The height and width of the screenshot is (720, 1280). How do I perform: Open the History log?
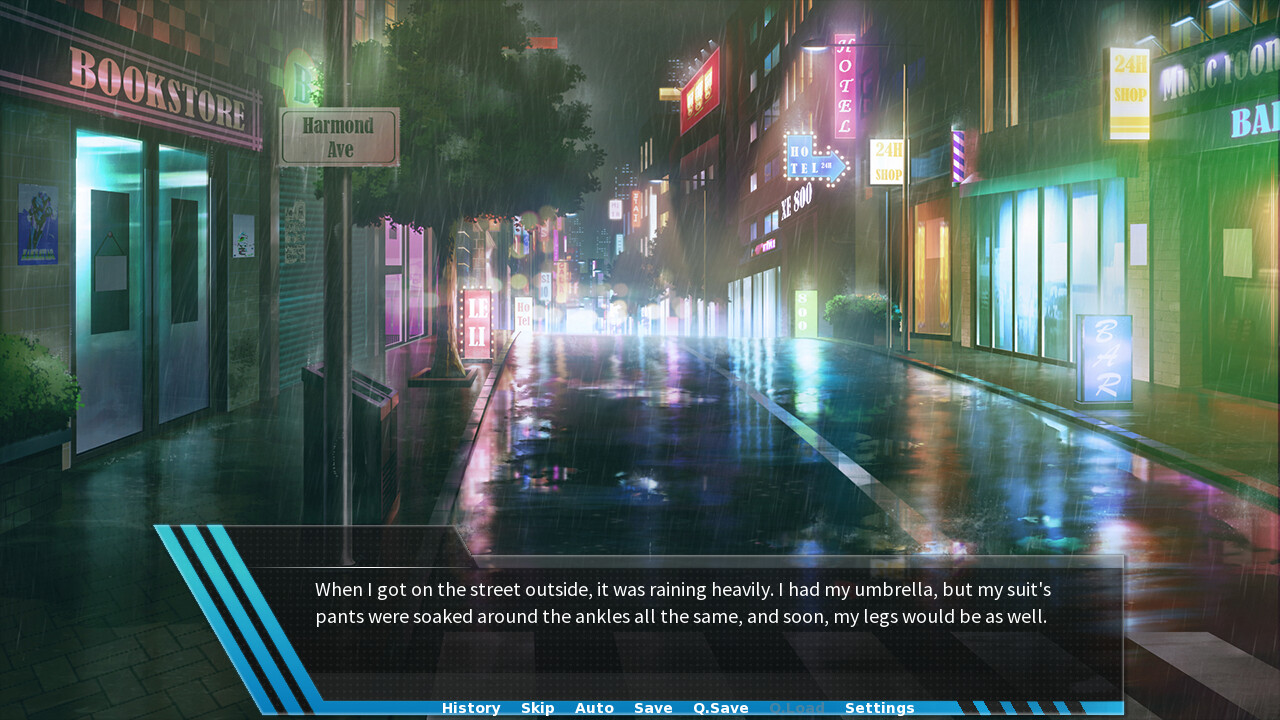(470, 707)
